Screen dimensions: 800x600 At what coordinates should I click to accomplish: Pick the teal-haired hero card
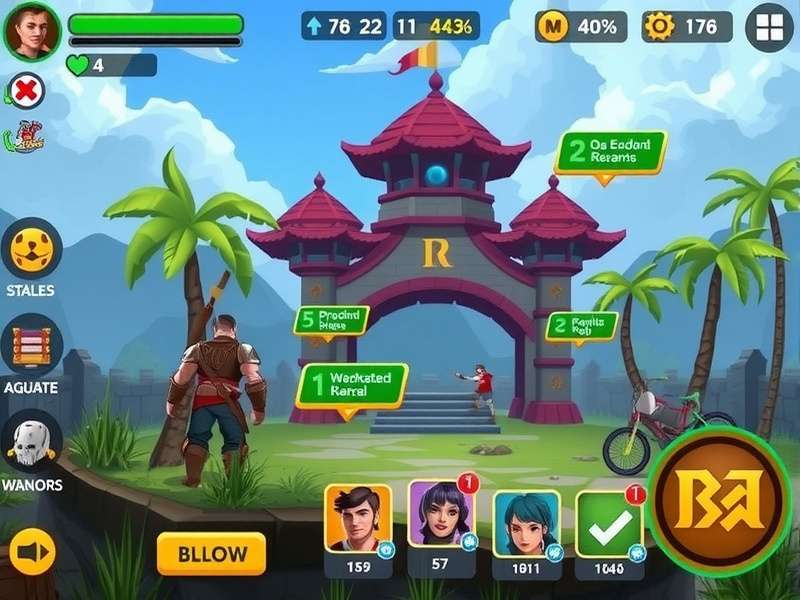tap(526, 523)
